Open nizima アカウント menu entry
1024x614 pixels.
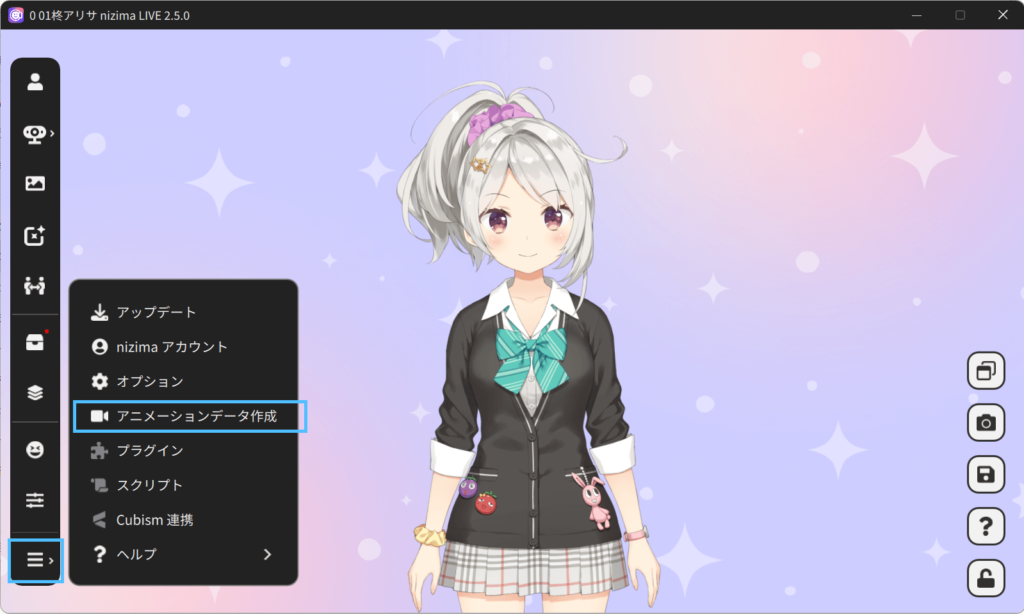171,347
